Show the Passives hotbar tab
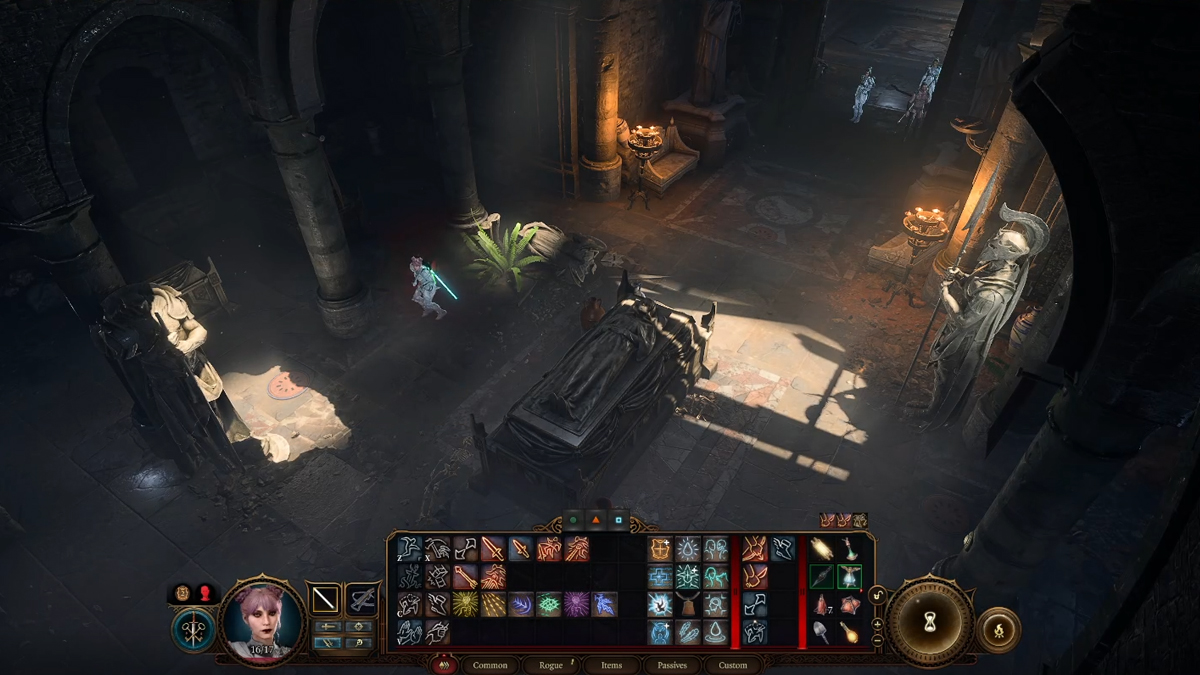Viewport: 1200px width, 675px height. (x=671, y=665)
